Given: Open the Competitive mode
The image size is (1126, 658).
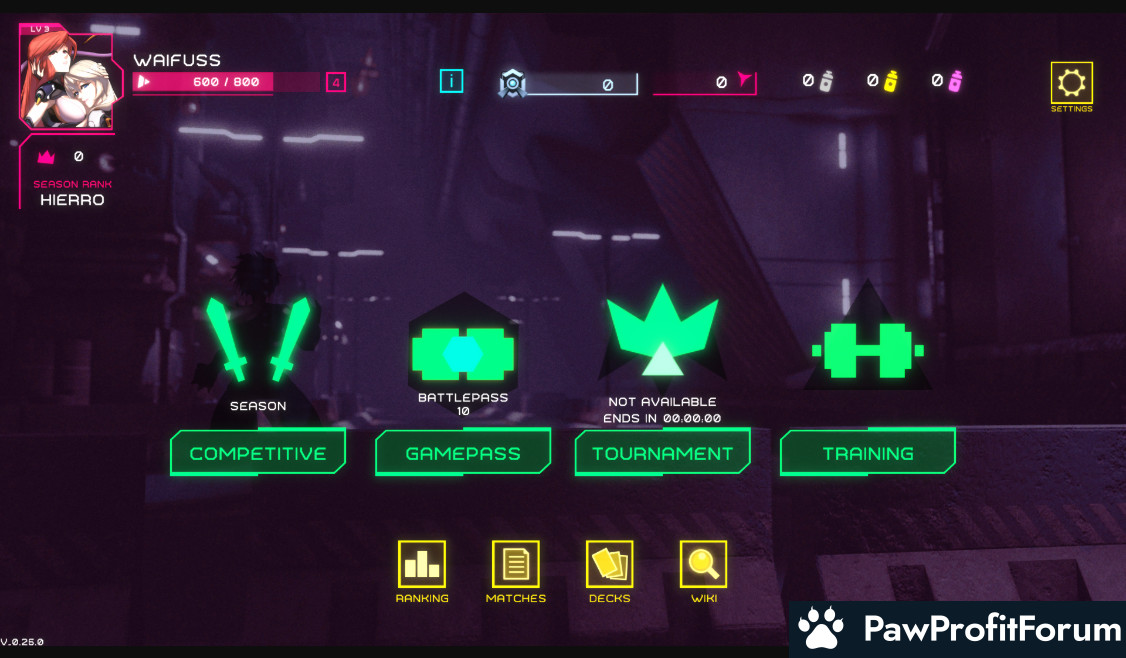Looking at the screenshot, I should click(x=258, y=453).
